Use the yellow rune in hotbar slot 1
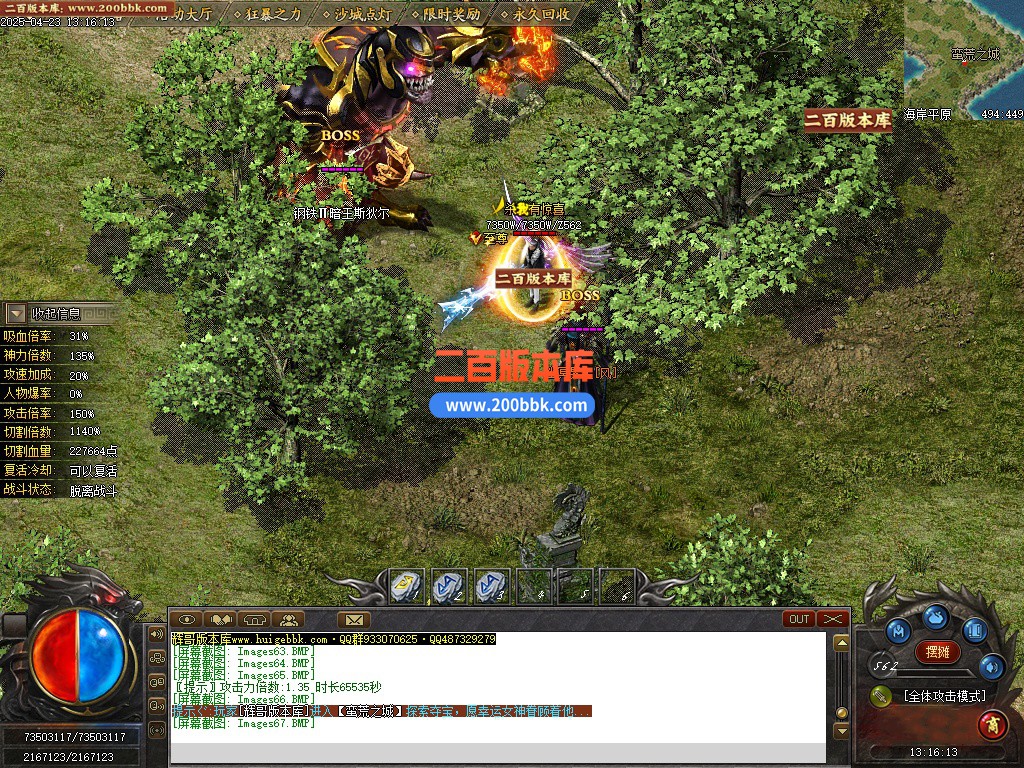Image resolution: width=1024 pixels, height=768 pixels. [x=407, y=586]
